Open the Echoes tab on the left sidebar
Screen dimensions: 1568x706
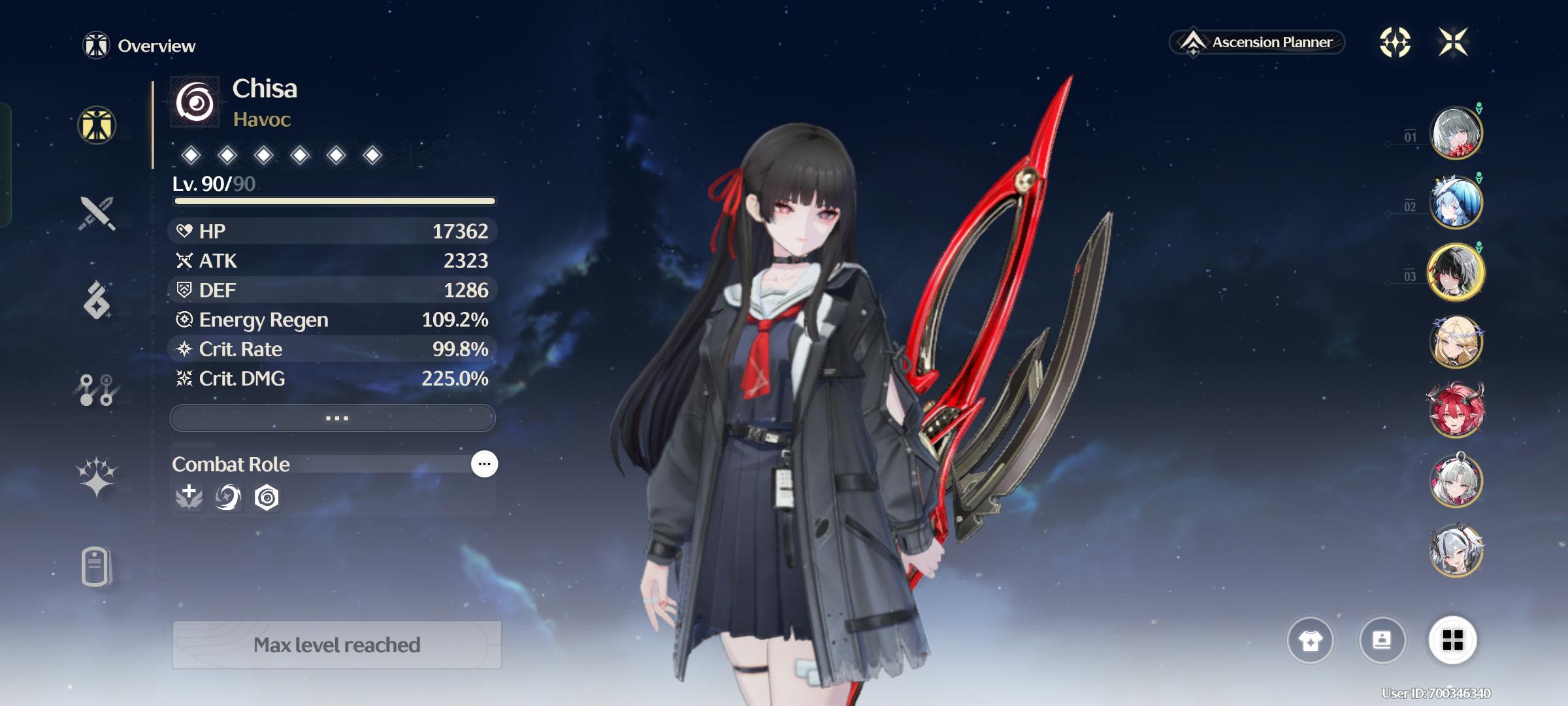pos(97,301)
